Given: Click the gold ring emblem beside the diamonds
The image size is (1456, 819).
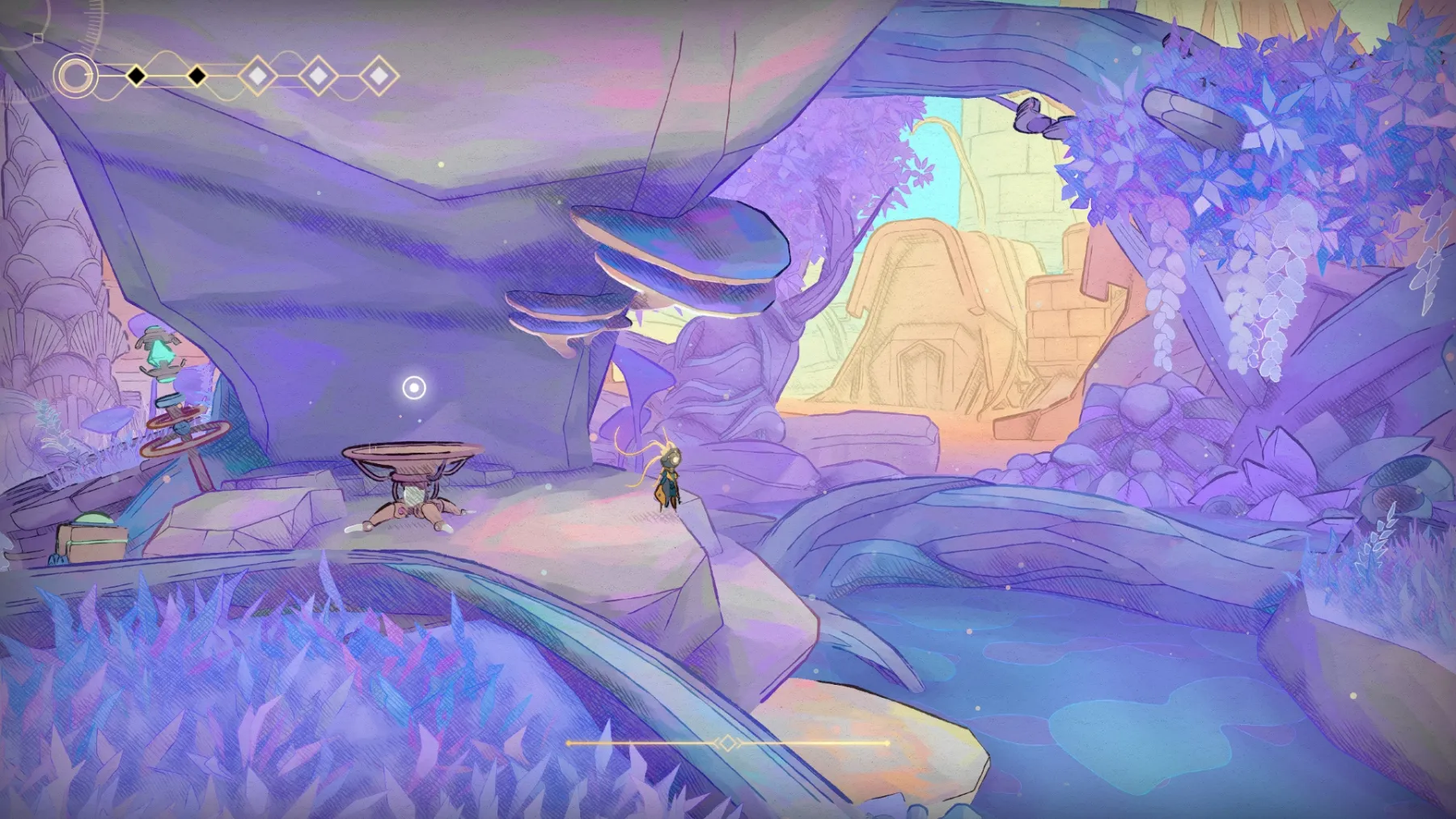Looking at the screenshot, I should [75, 77].
